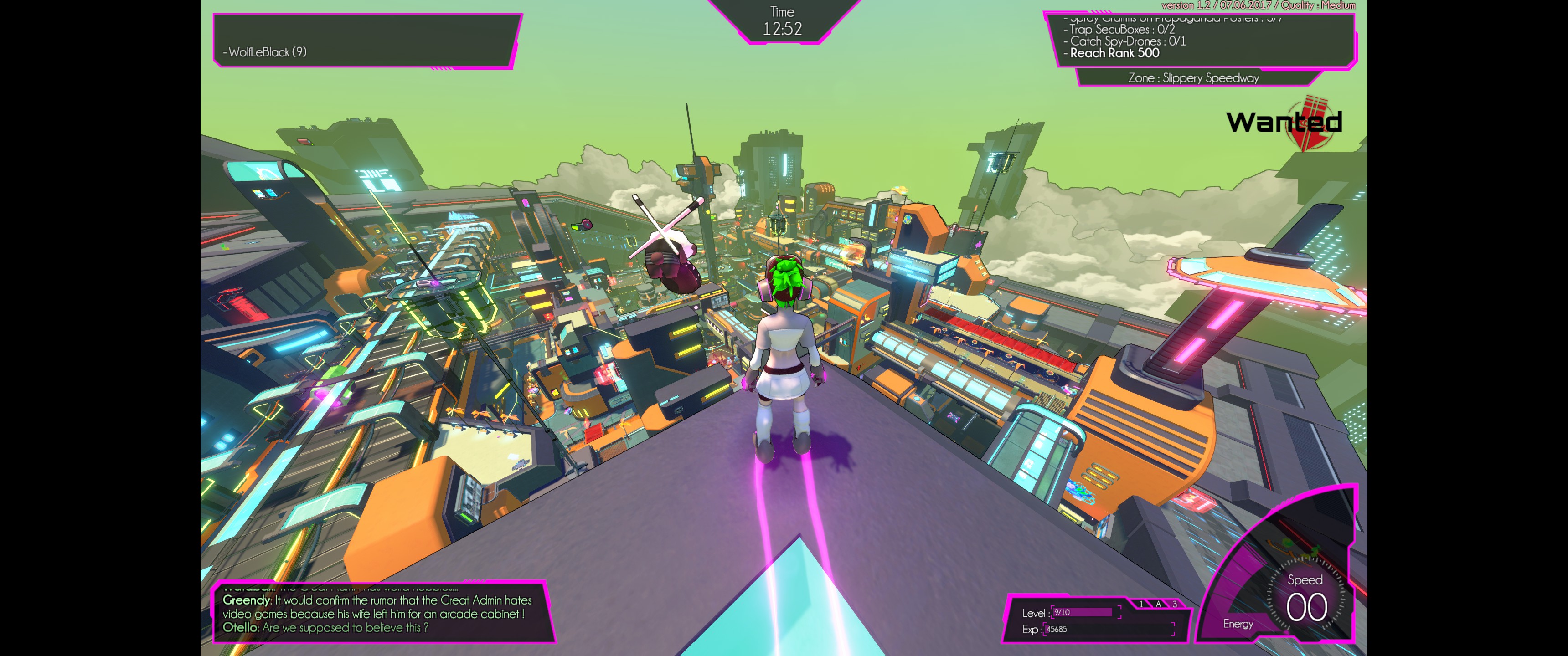Image resolution: width=1568 pixels, height=656 pixels.
Task: Select the WolfLeBlack player entry
Action: tap(265, 52)
